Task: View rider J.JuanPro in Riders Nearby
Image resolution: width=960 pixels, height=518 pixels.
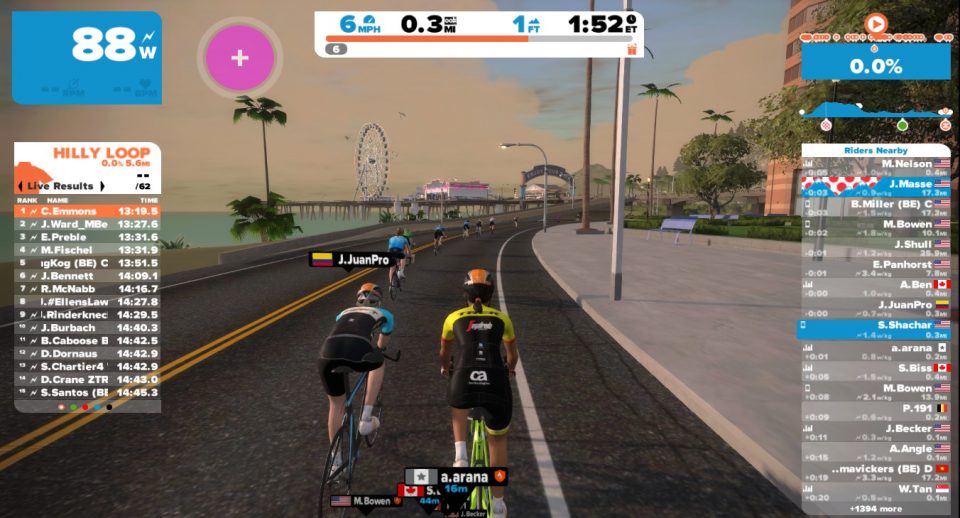Action: pos(877,307)
